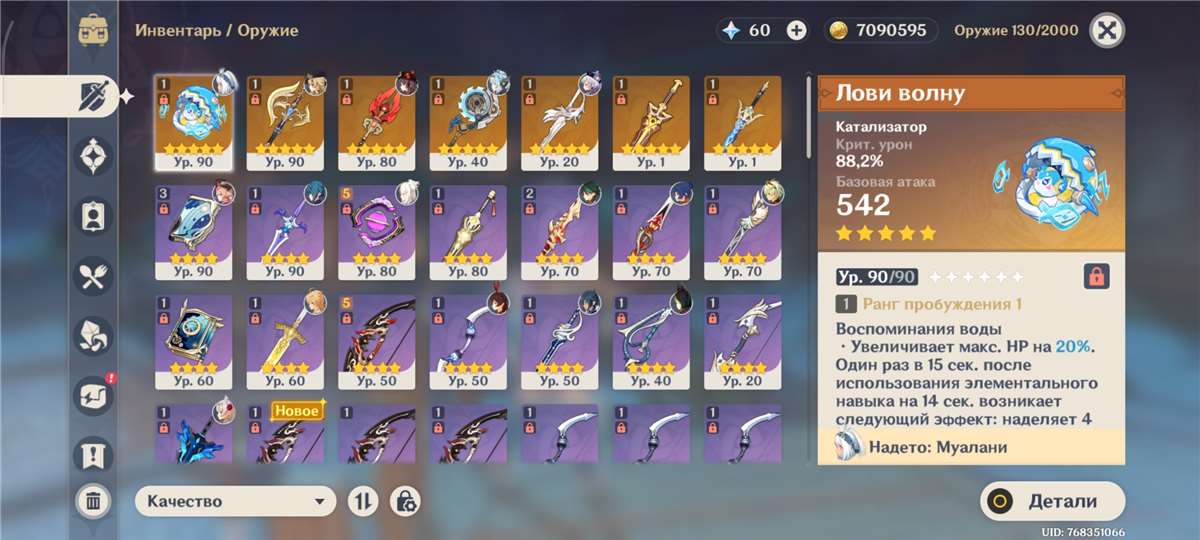Viewport: 1200px width, 540px height.
Task: Select the purple ring catalyst at Ур. 80
Action: tap(377, 230)
